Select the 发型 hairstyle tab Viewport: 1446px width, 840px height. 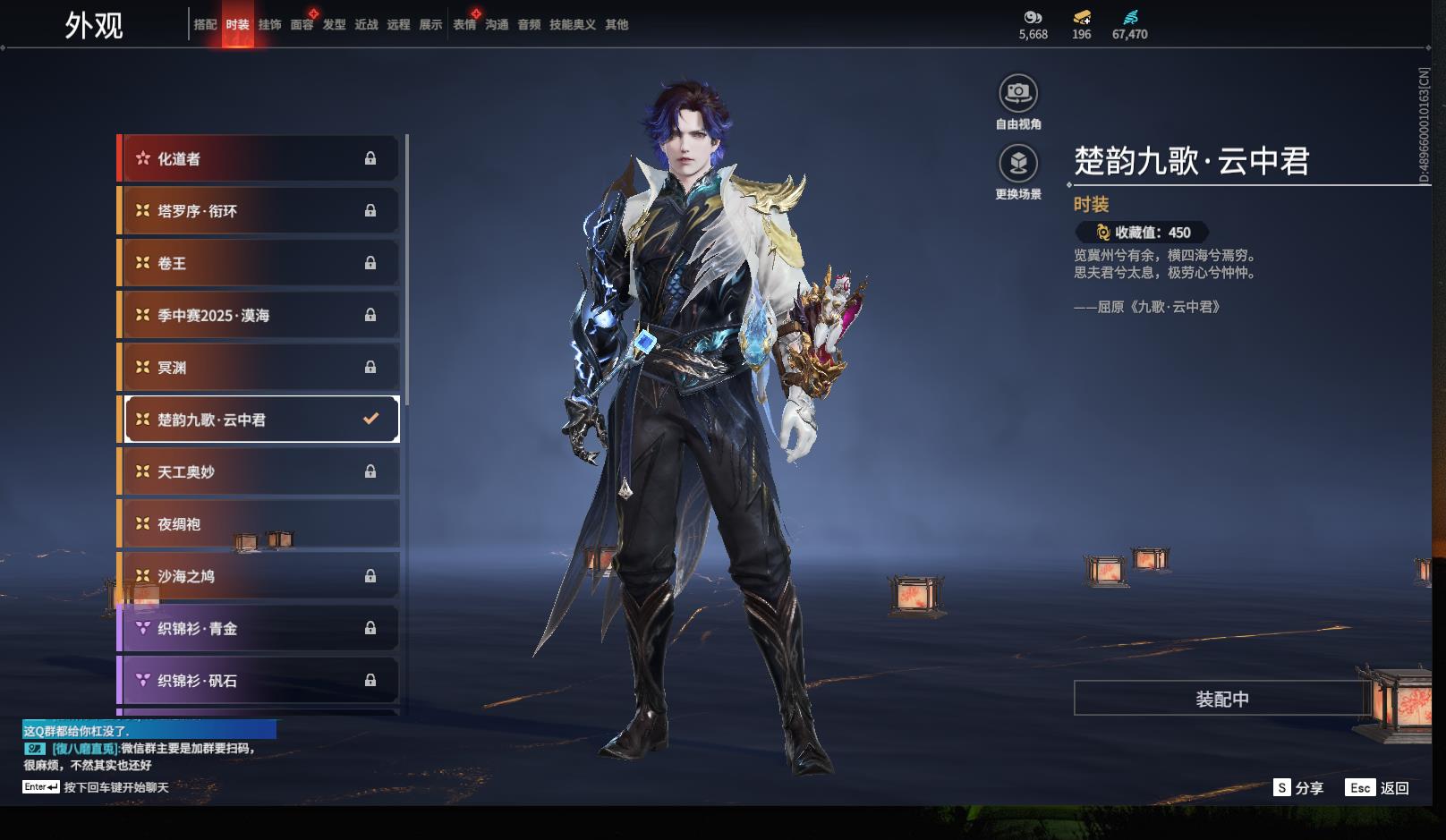point(334,25)
